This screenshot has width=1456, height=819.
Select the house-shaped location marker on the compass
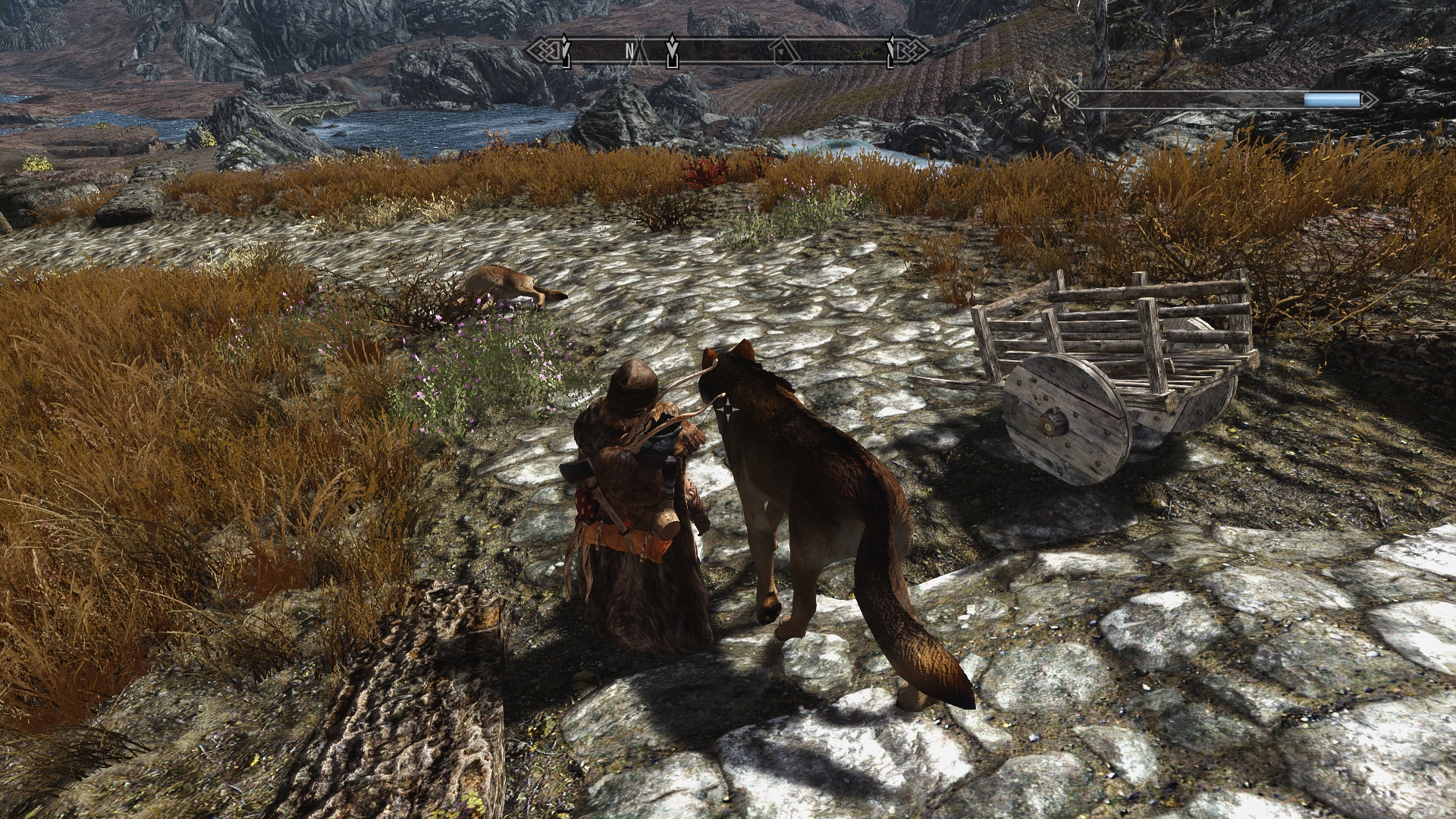coord(782,52)
